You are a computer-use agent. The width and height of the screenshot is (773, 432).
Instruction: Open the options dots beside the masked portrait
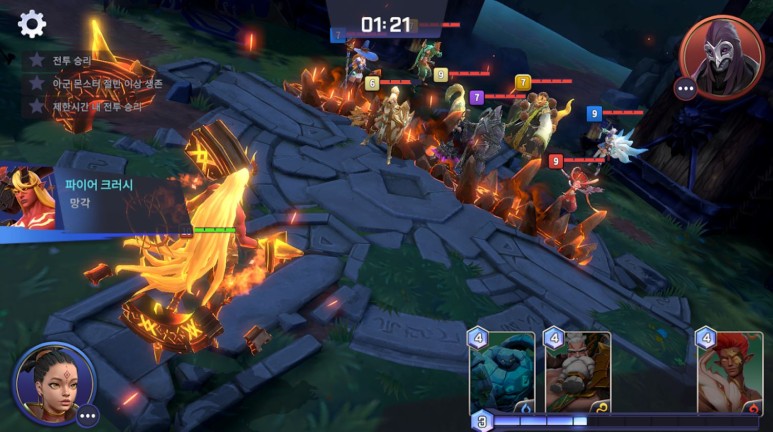[686, 89]
